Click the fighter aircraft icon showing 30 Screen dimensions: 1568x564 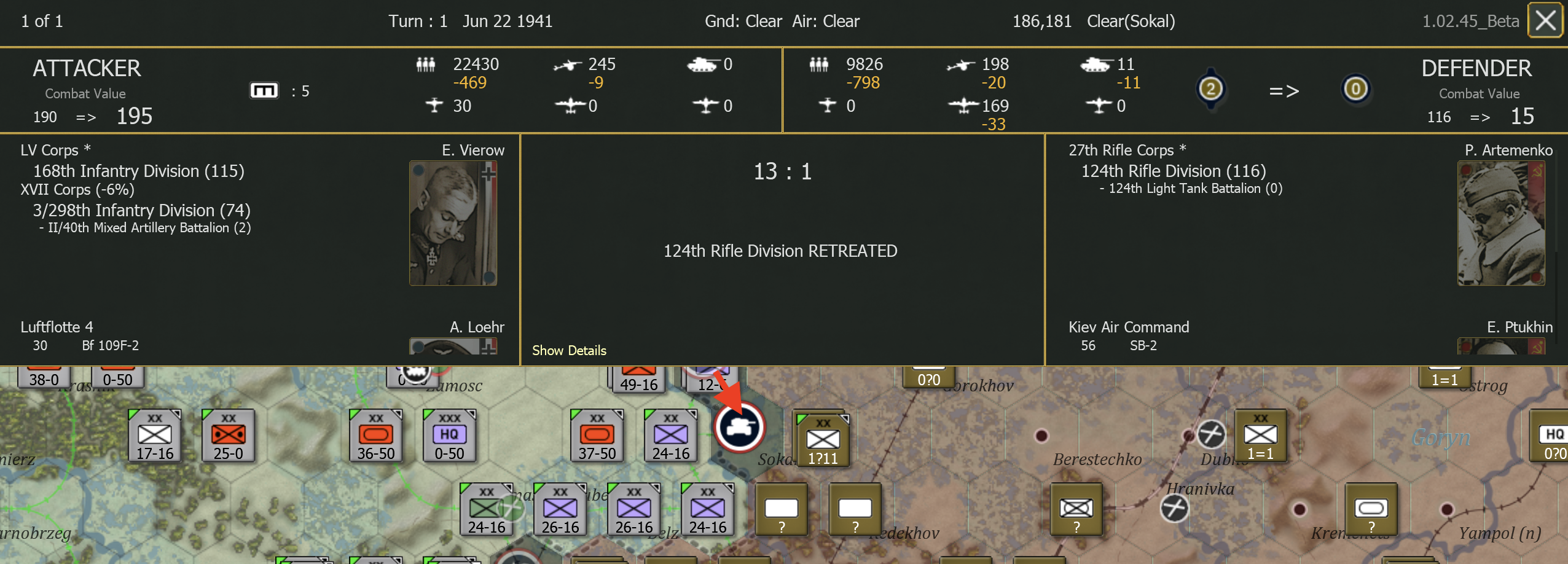click(x=434, y=106)
